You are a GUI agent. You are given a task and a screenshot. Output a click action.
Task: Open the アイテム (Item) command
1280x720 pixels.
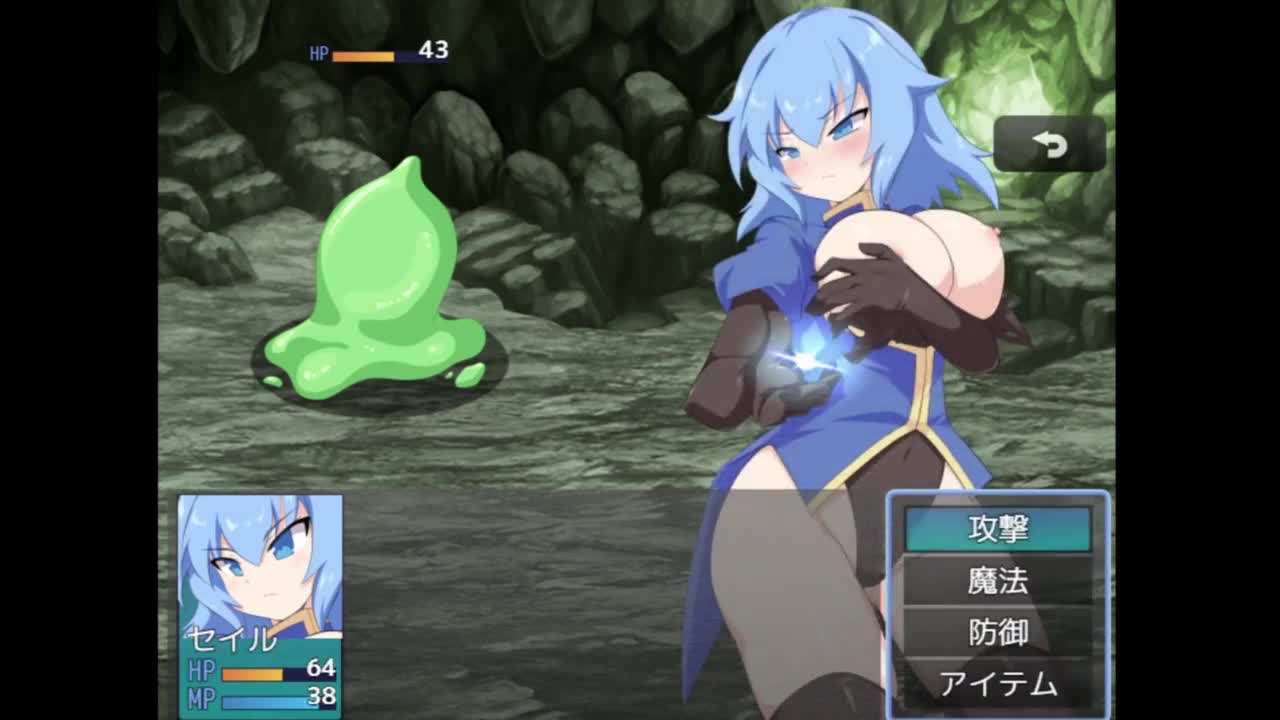pos(997,684)
